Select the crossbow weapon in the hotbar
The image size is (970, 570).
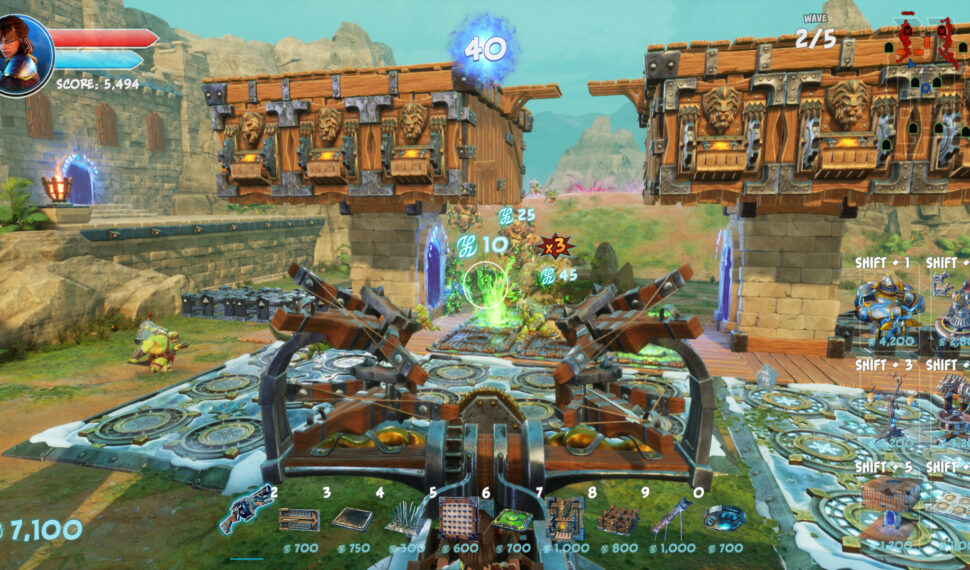coord(245,509)
